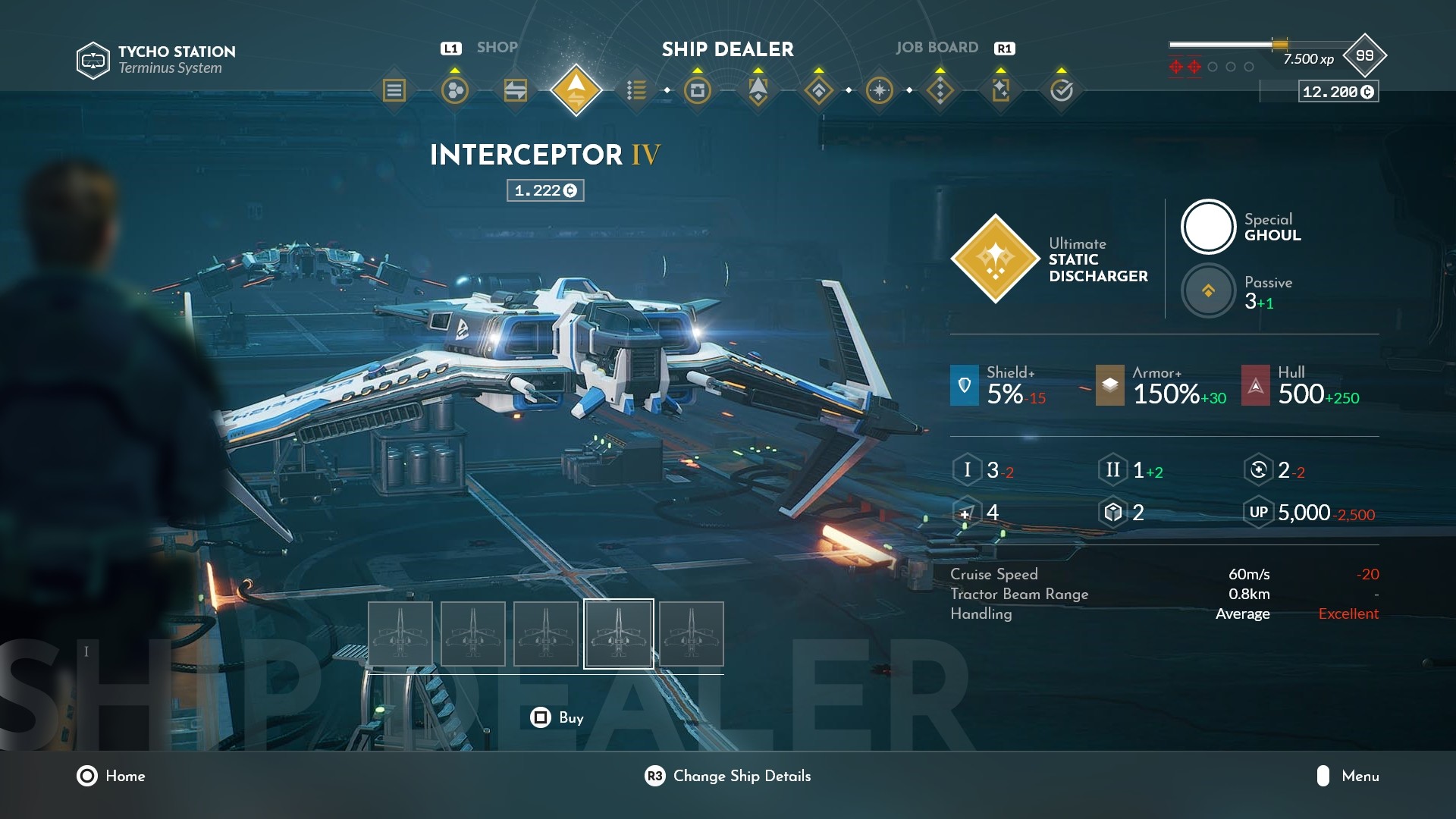
Task: Switch to the Shop section
Action: [x=497, y=47]
